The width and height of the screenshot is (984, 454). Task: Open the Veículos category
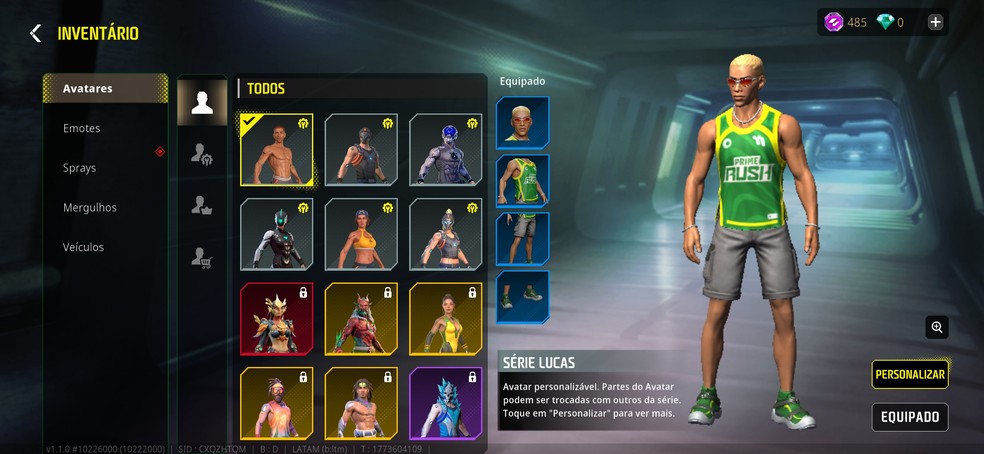(83, 247)
